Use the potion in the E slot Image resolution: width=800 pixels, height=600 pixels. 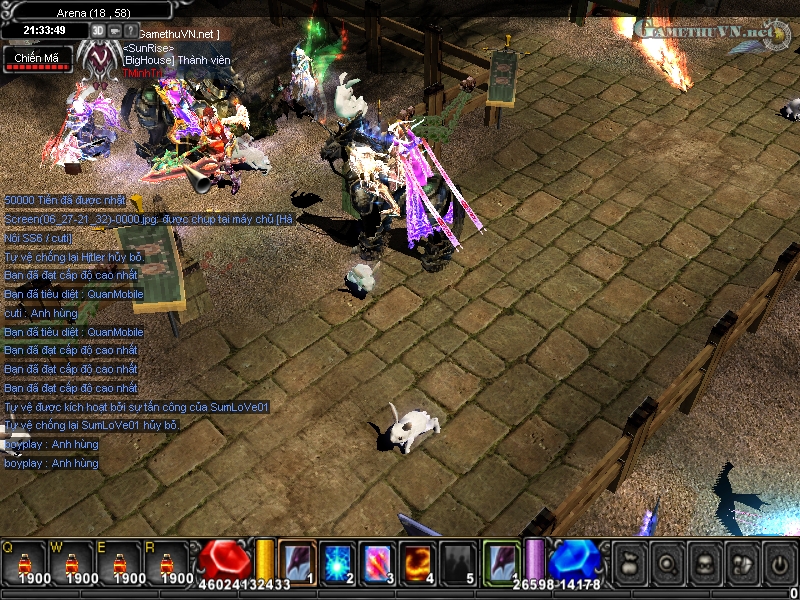(120, 561)
